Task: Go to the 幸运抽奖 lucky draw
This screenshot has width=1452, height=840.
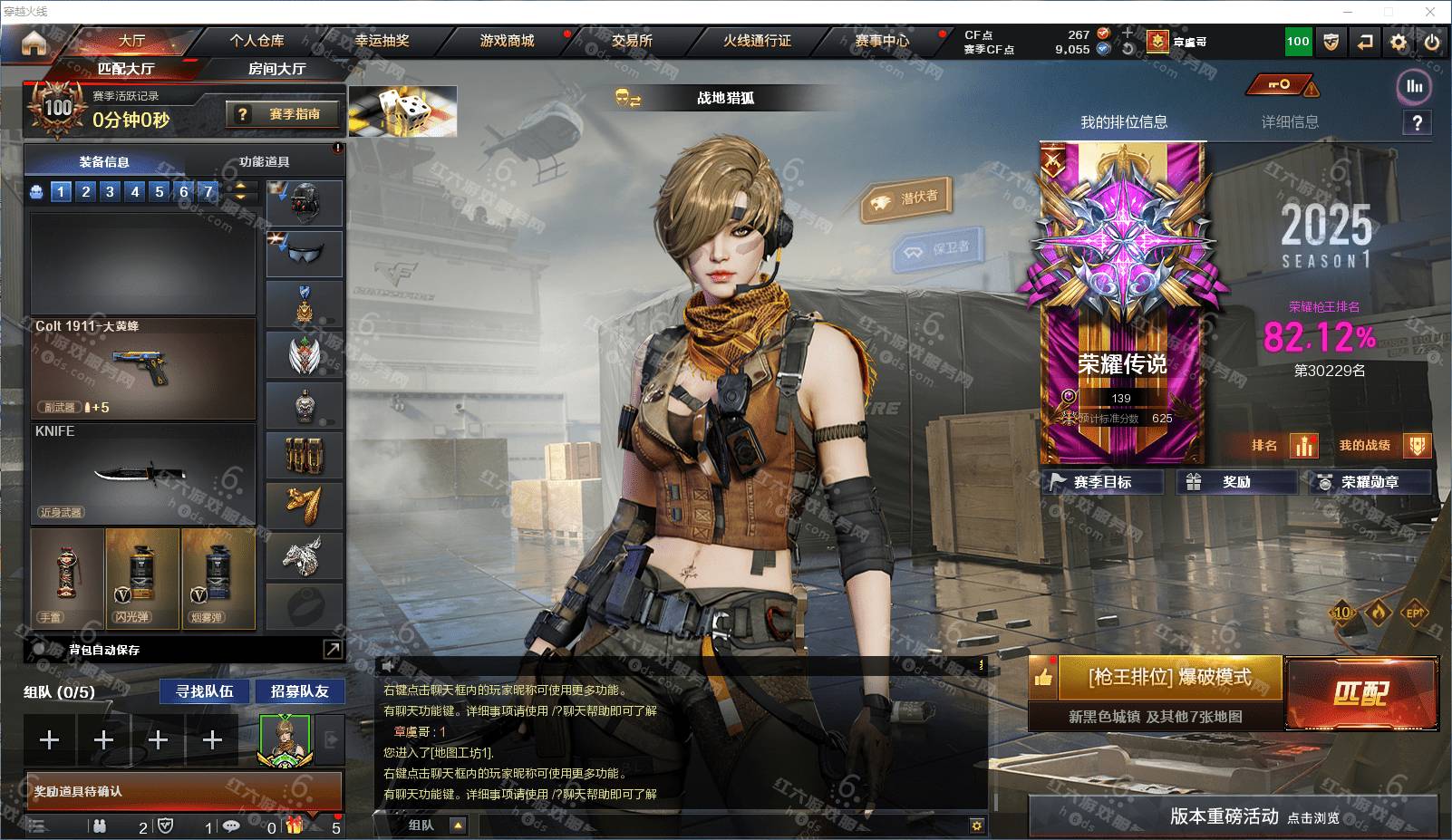Action: 382,41
